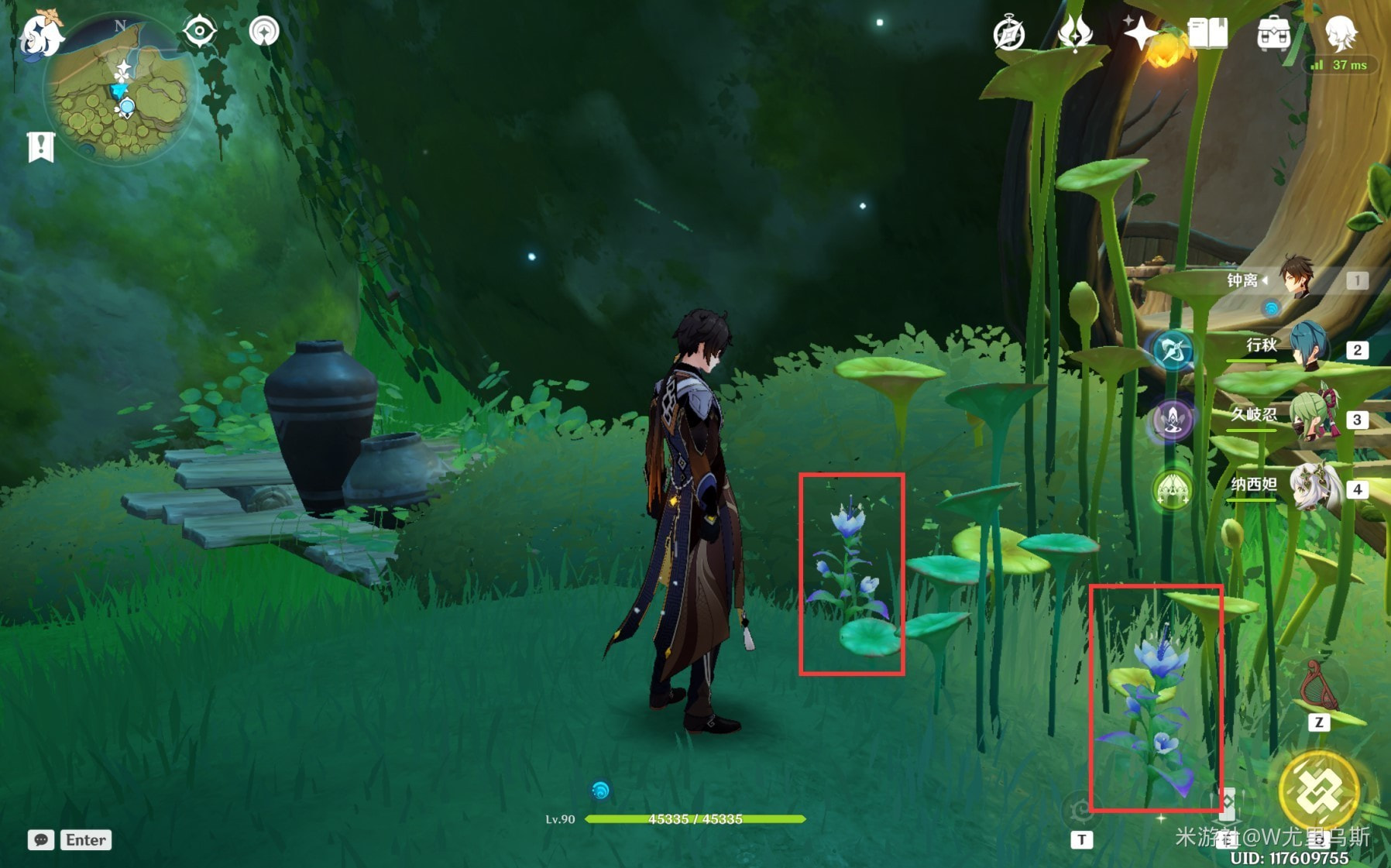The image size is (1391, 868).
Task: Open the four-pointed star wish icon
Action: (x=1141, y=33)
